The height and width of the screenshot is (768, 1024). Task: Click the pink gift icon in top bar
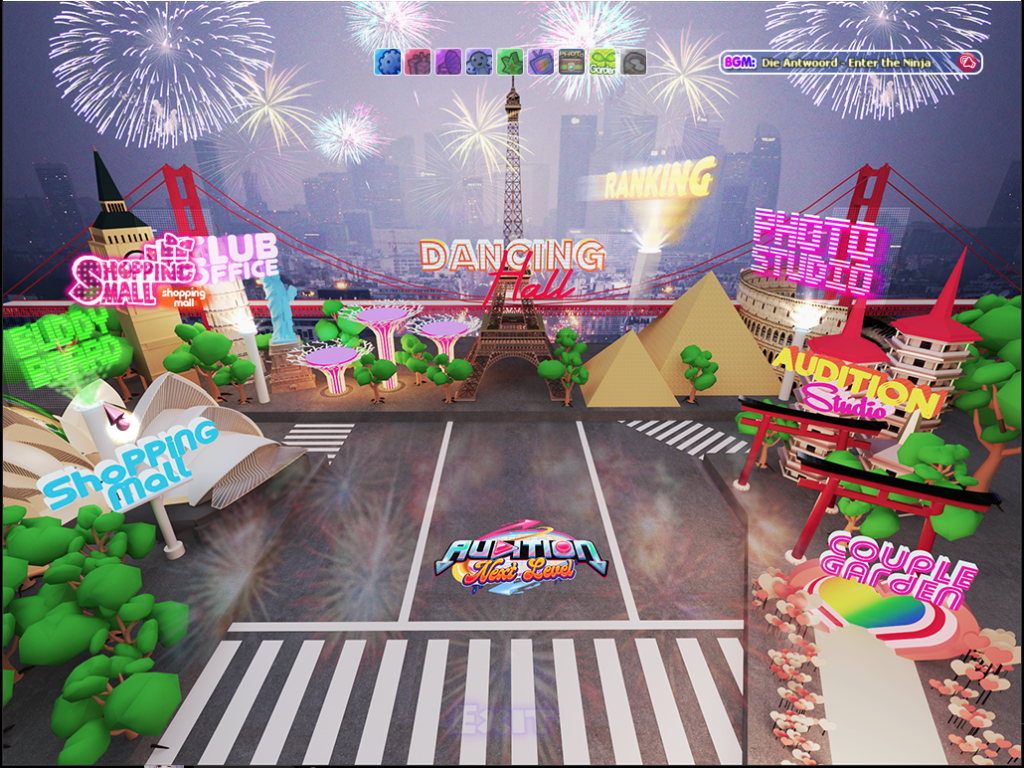point(418,62)
